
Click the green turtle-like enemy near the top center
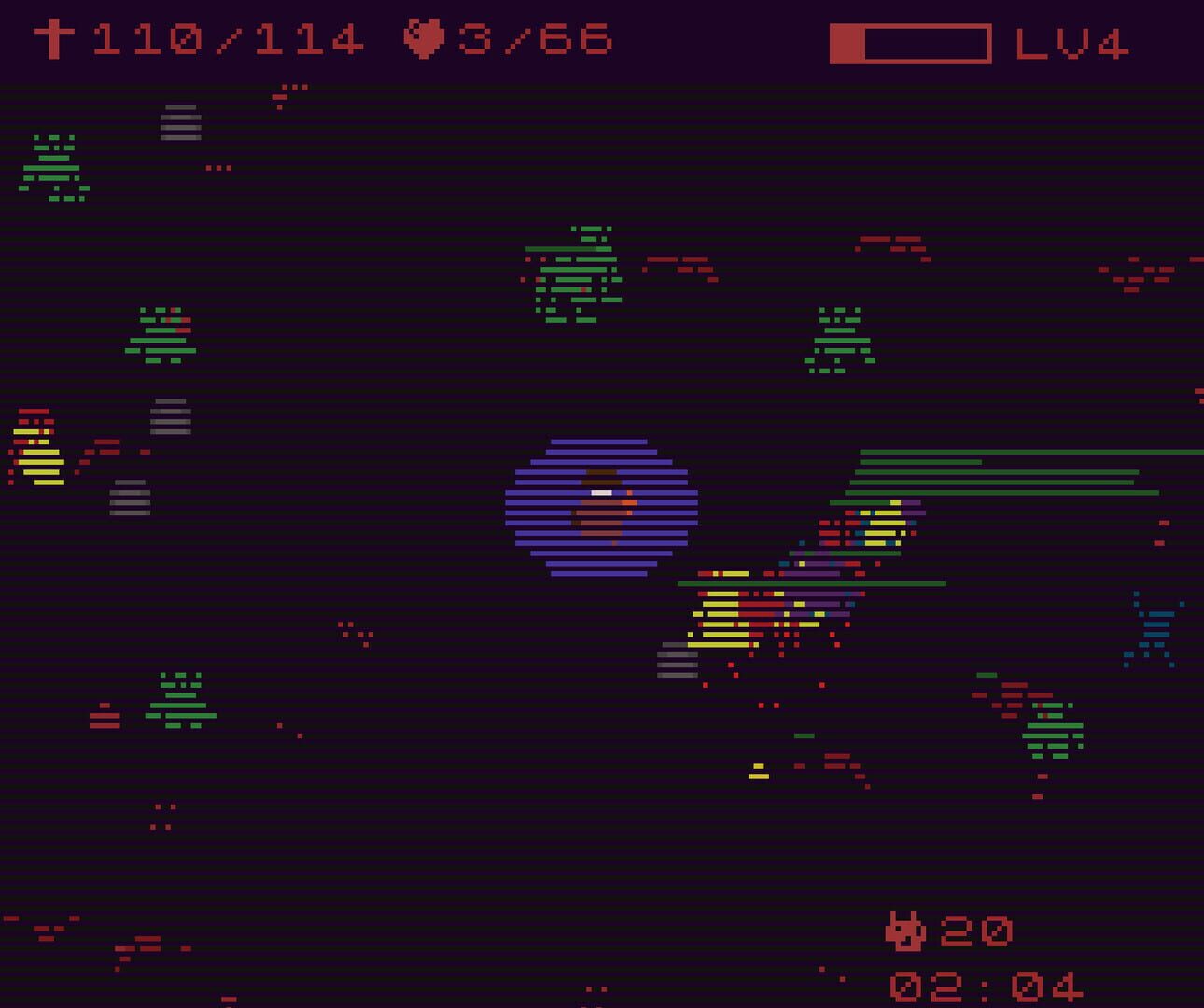[574, 271]
